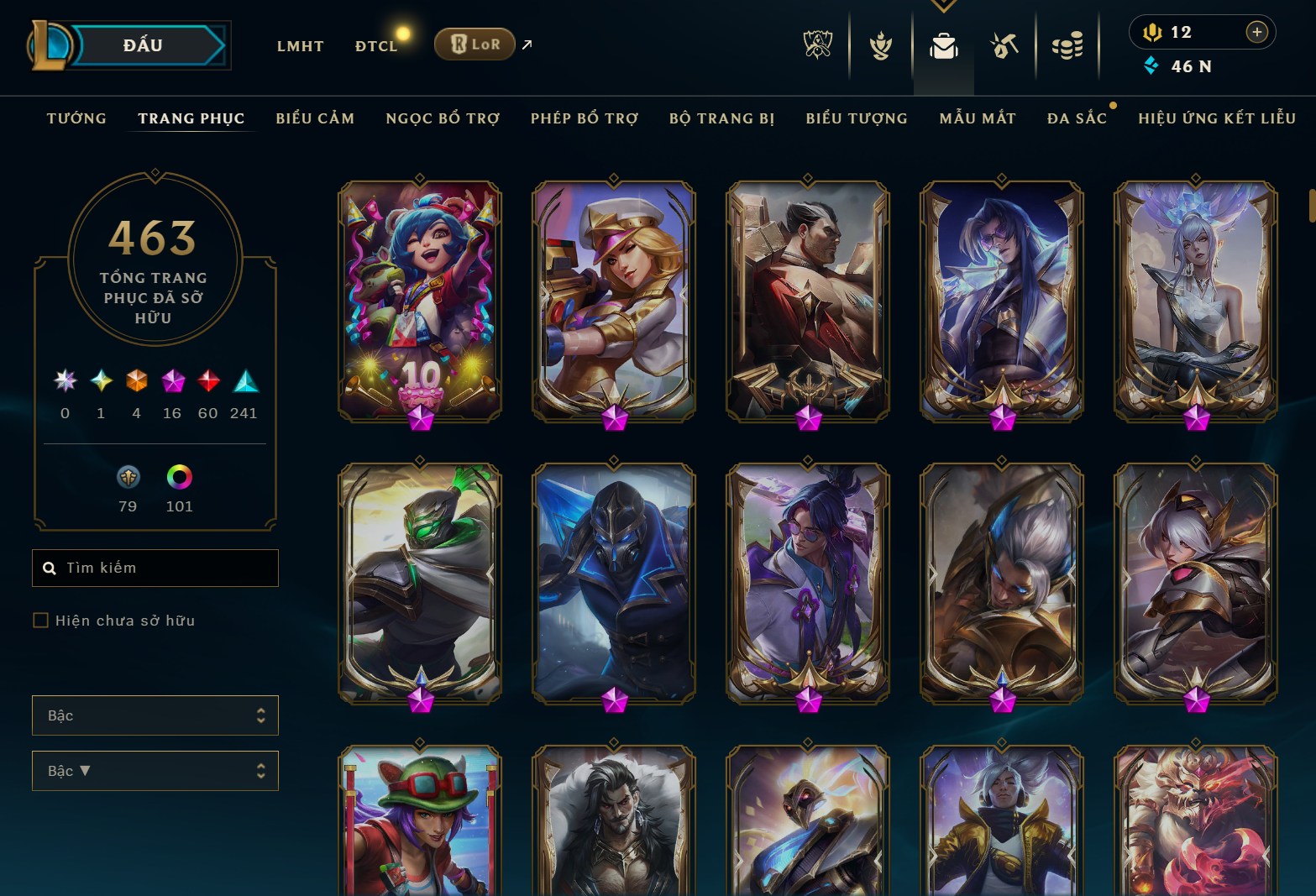Click the plus button to purchase RP

tap(1257, 32)
